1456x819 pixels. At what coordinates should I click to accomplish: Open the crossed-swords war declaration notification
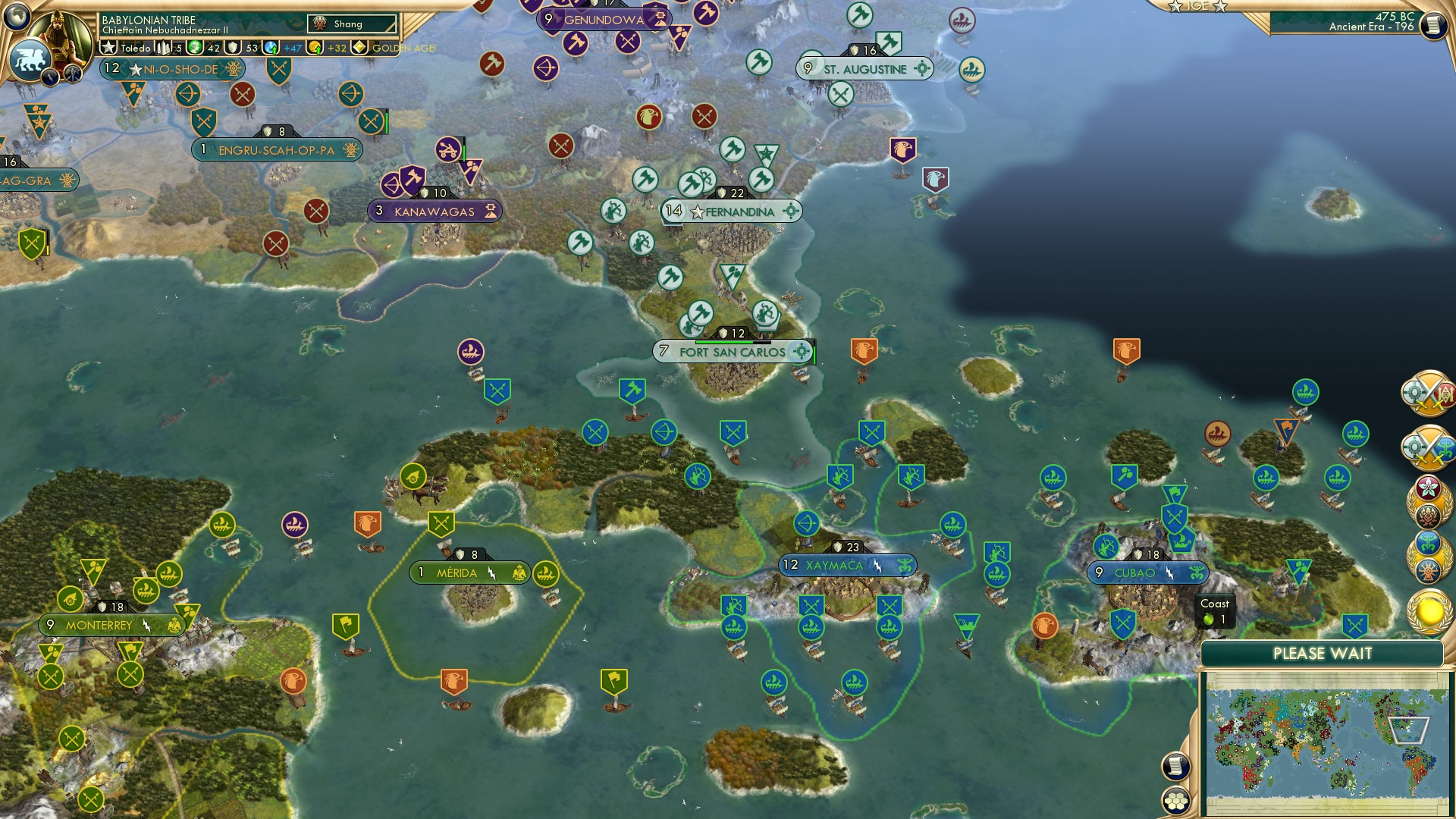click(1429, 392)
